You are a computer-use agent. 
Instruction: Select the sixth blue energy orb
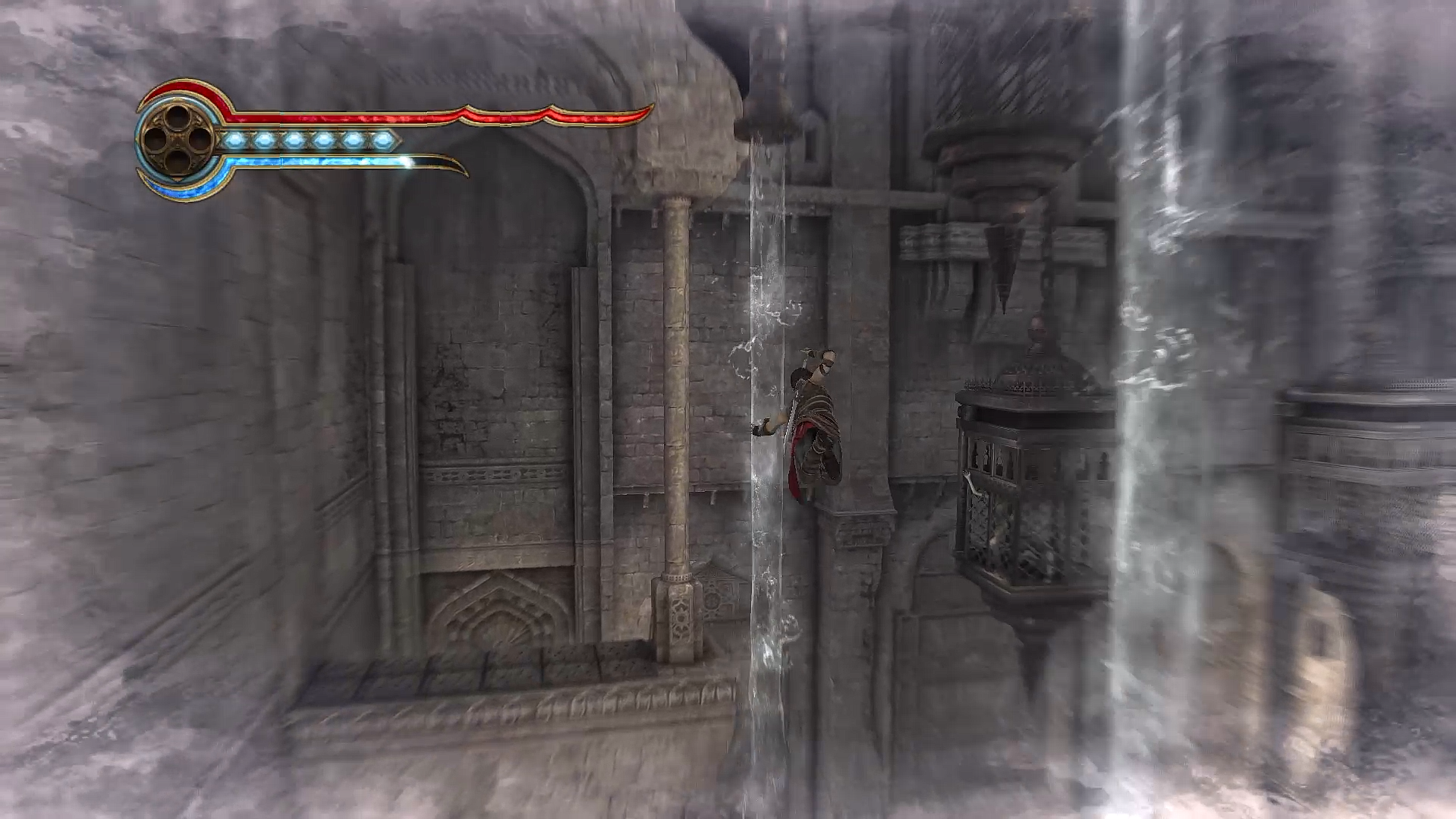coord(382,139)
